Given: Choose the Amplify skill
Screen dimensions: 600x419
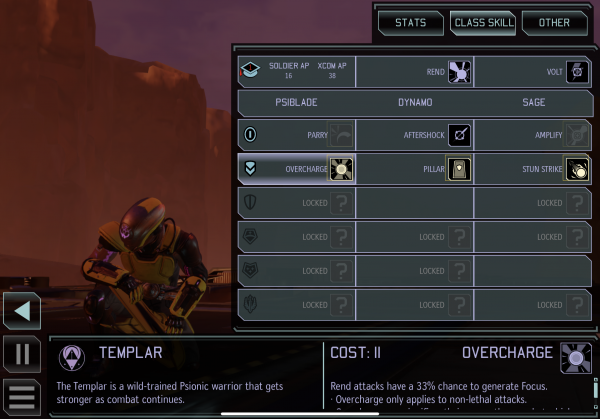Looking at the screenshot, I should 532,135.
